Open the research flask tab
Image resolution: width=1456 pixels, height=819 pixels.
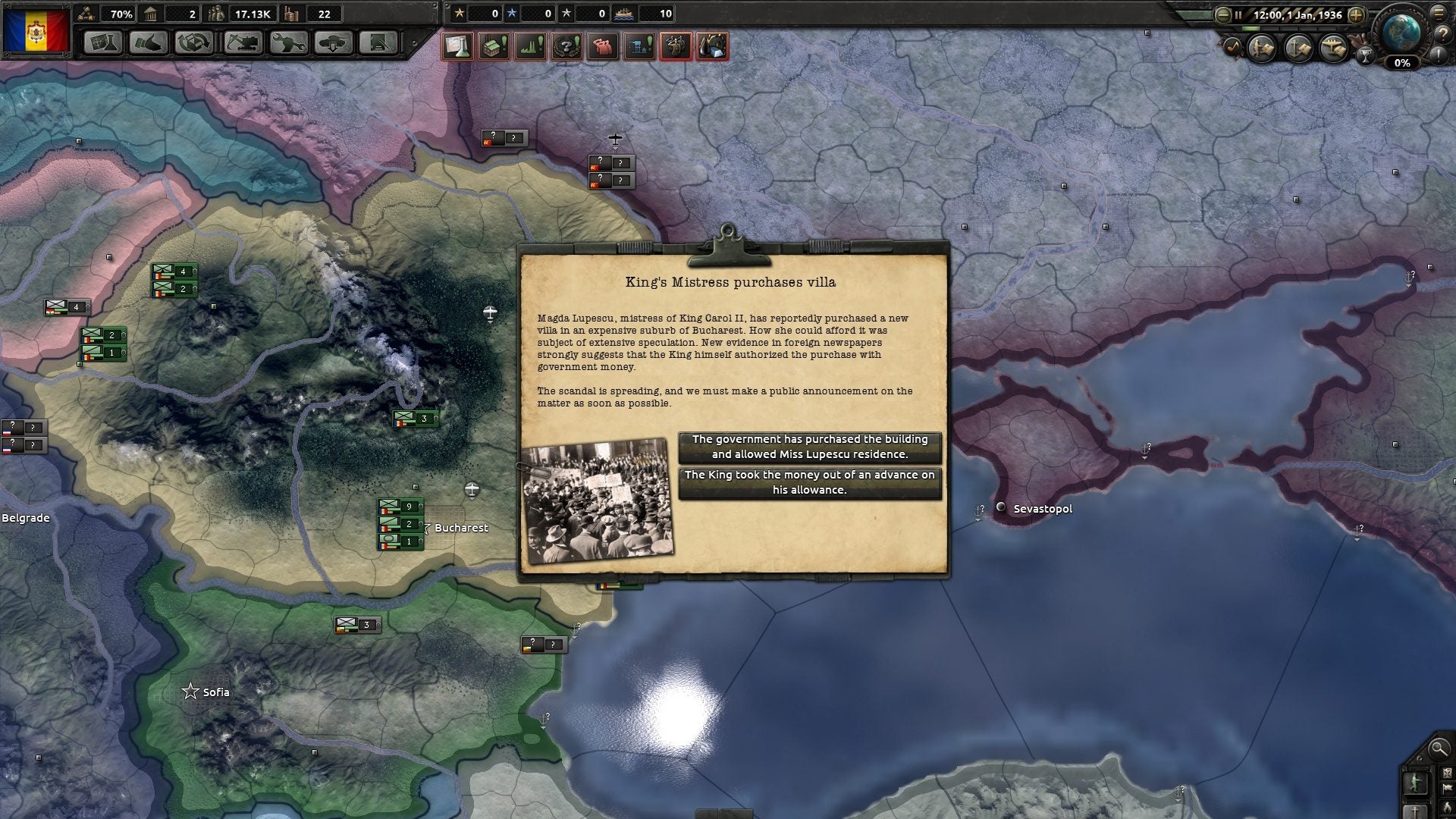[x=102, y=42]
